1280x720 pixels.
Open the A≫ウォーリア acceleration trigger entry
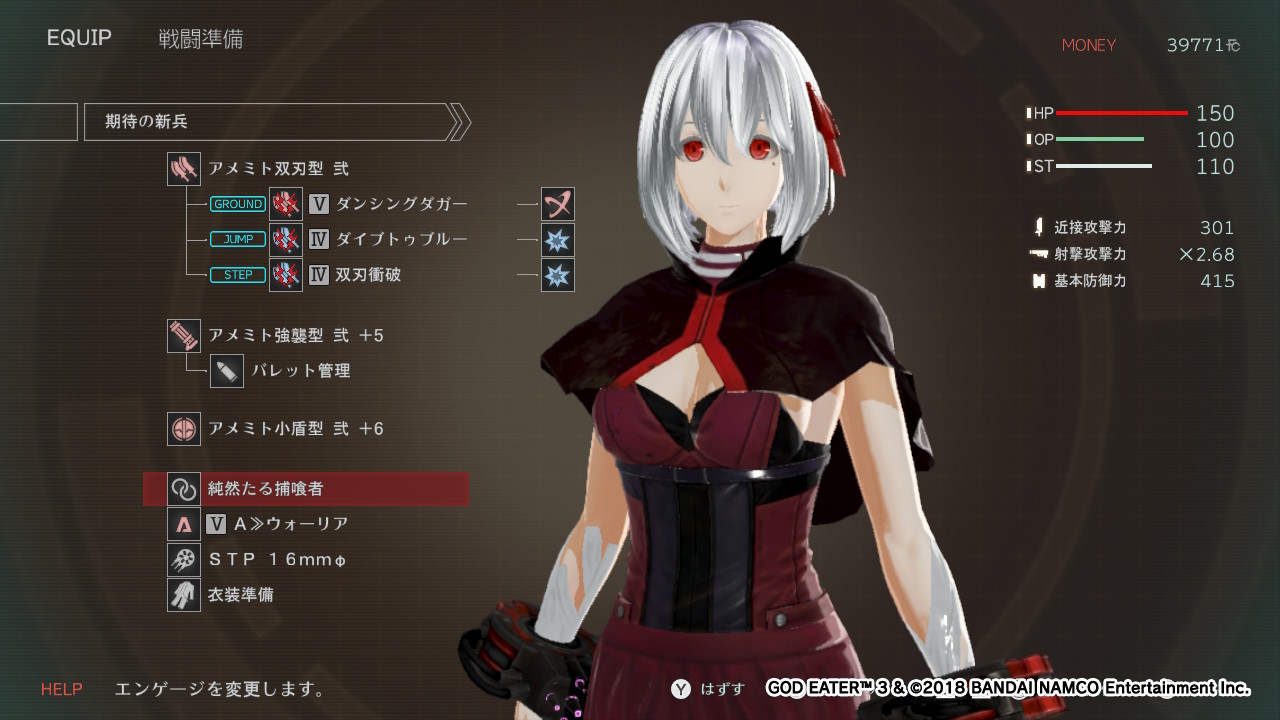coord(290,524)
